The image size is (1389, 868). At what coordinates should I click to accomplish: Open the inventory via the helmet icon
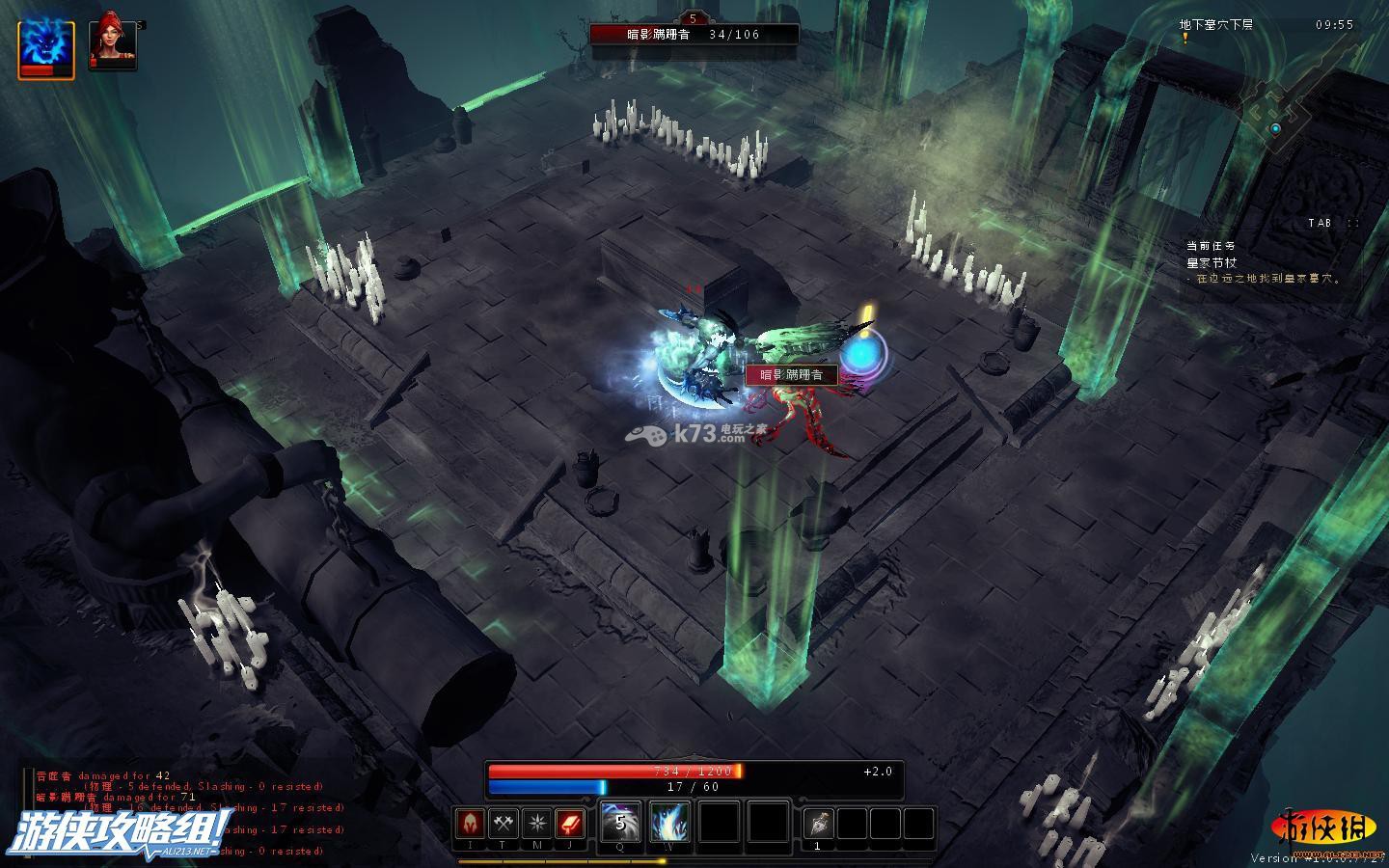click(471, 824)
